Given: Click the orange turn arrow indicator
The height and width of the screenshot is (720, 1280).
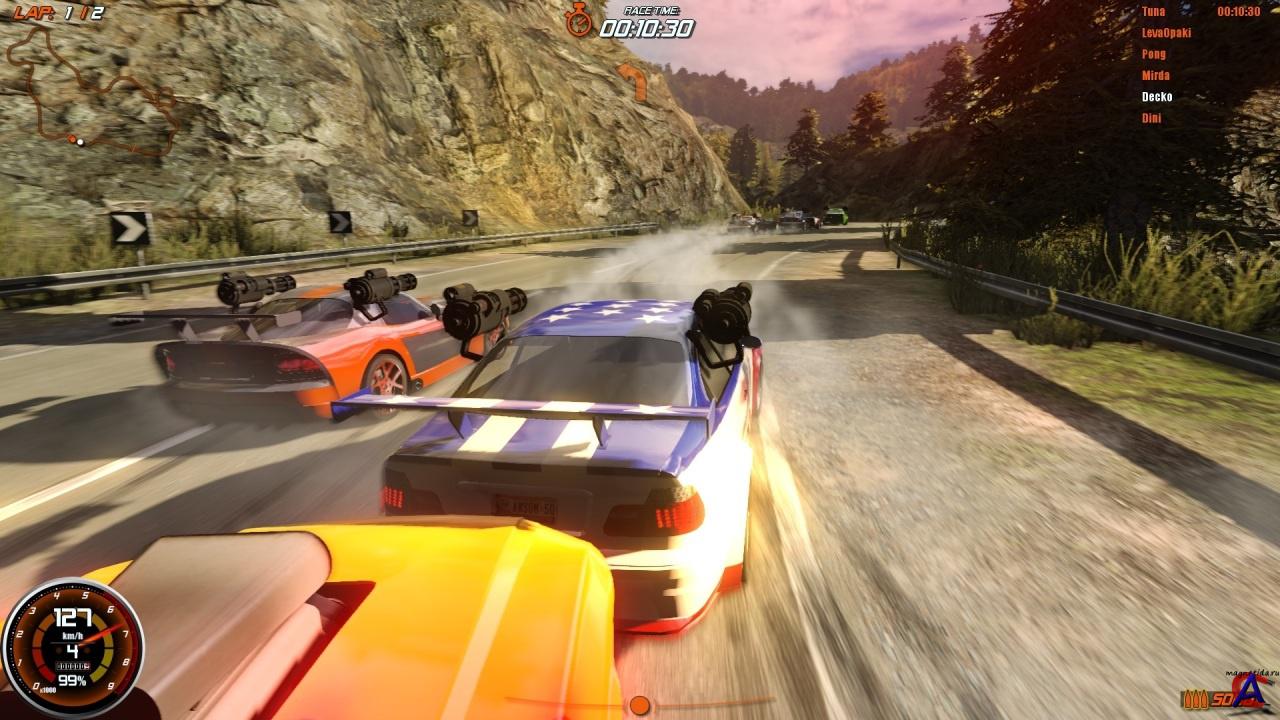Looking at the screenshot, I should tap(632, 81).
